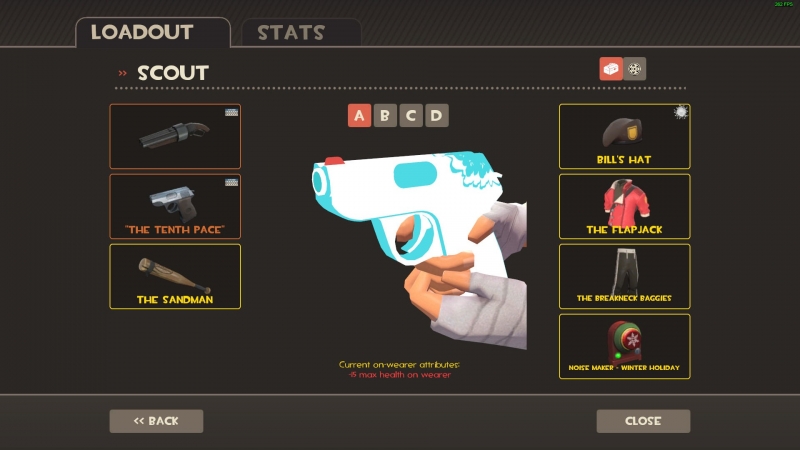Viewport: 800px width, 450px height.
Task: Switch to the Stats tab
Action: [290, 32]
